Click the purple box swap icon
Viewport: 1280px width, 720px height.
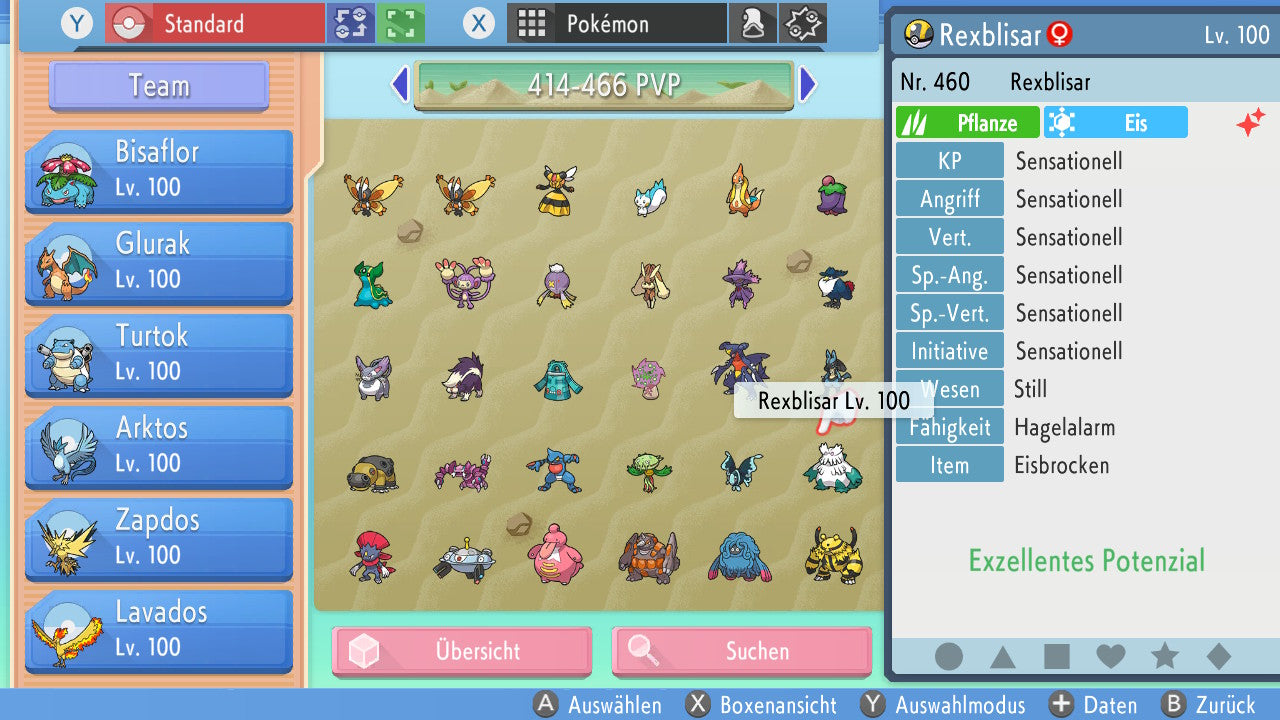click(x=353, y=23)
